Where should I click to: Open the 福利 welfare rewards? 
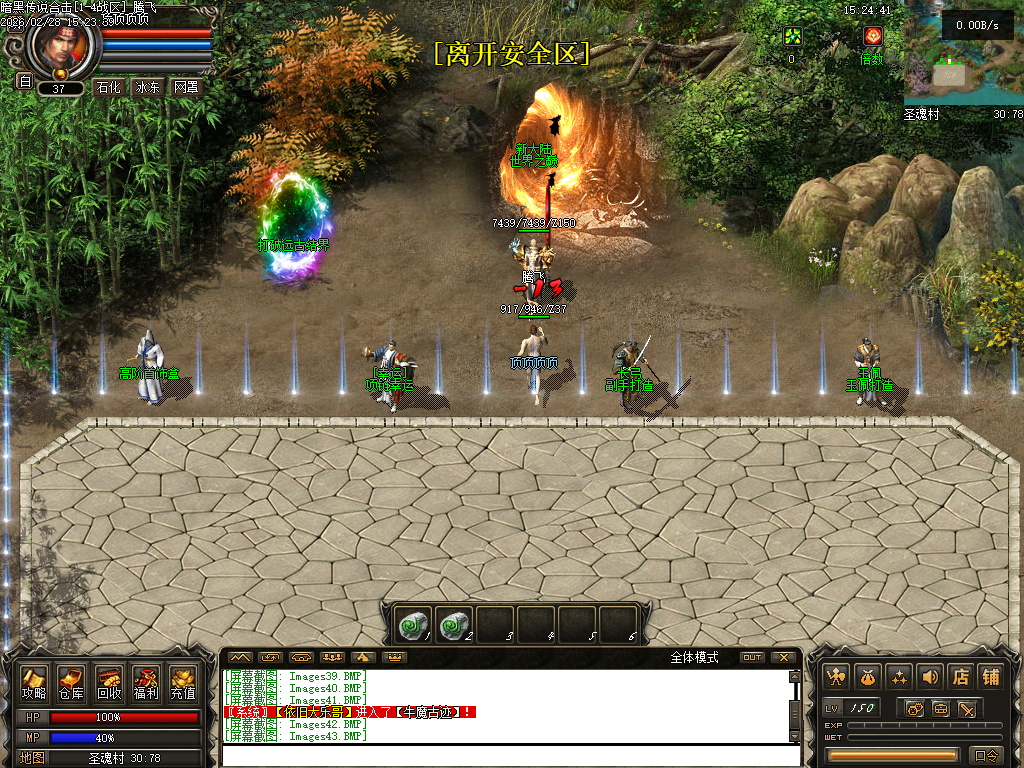146,683
